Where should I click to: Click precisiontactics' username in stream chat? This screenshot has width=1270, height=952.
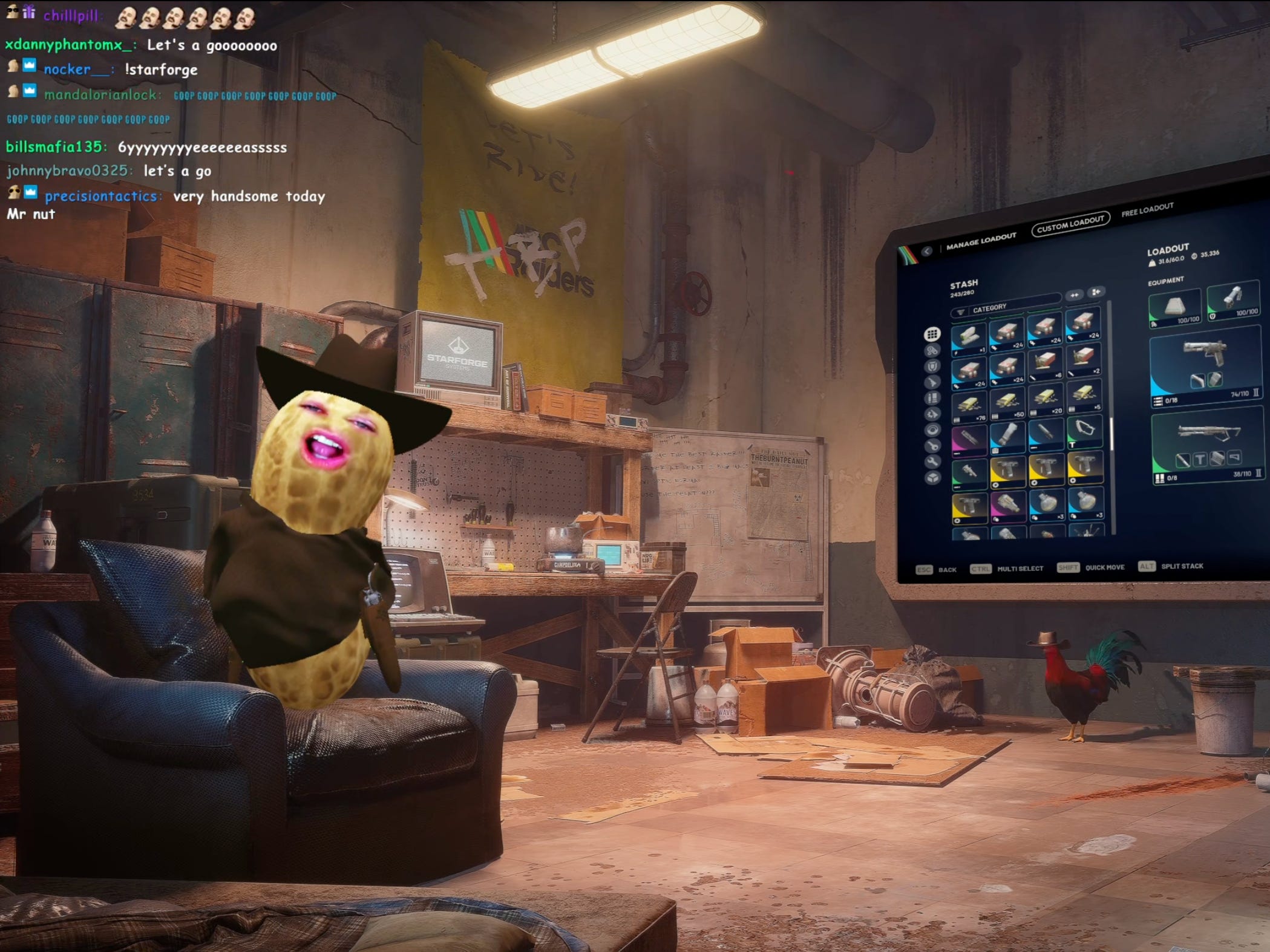100,196
